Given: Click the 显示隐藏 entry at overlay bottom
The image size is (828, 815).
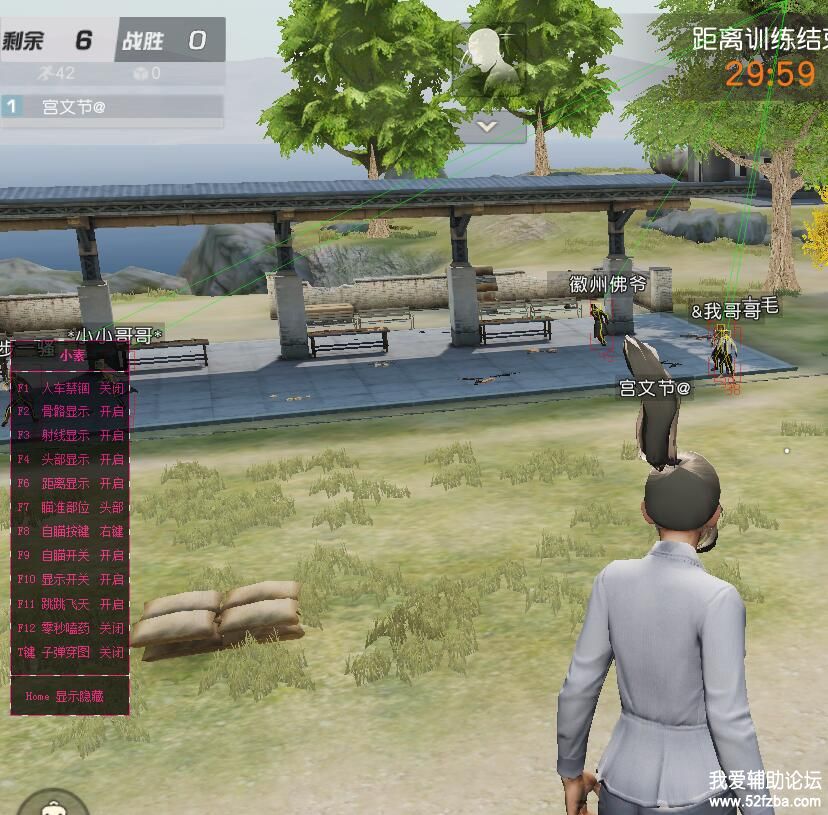Looking at the screenshot, I should coord(69,696).
